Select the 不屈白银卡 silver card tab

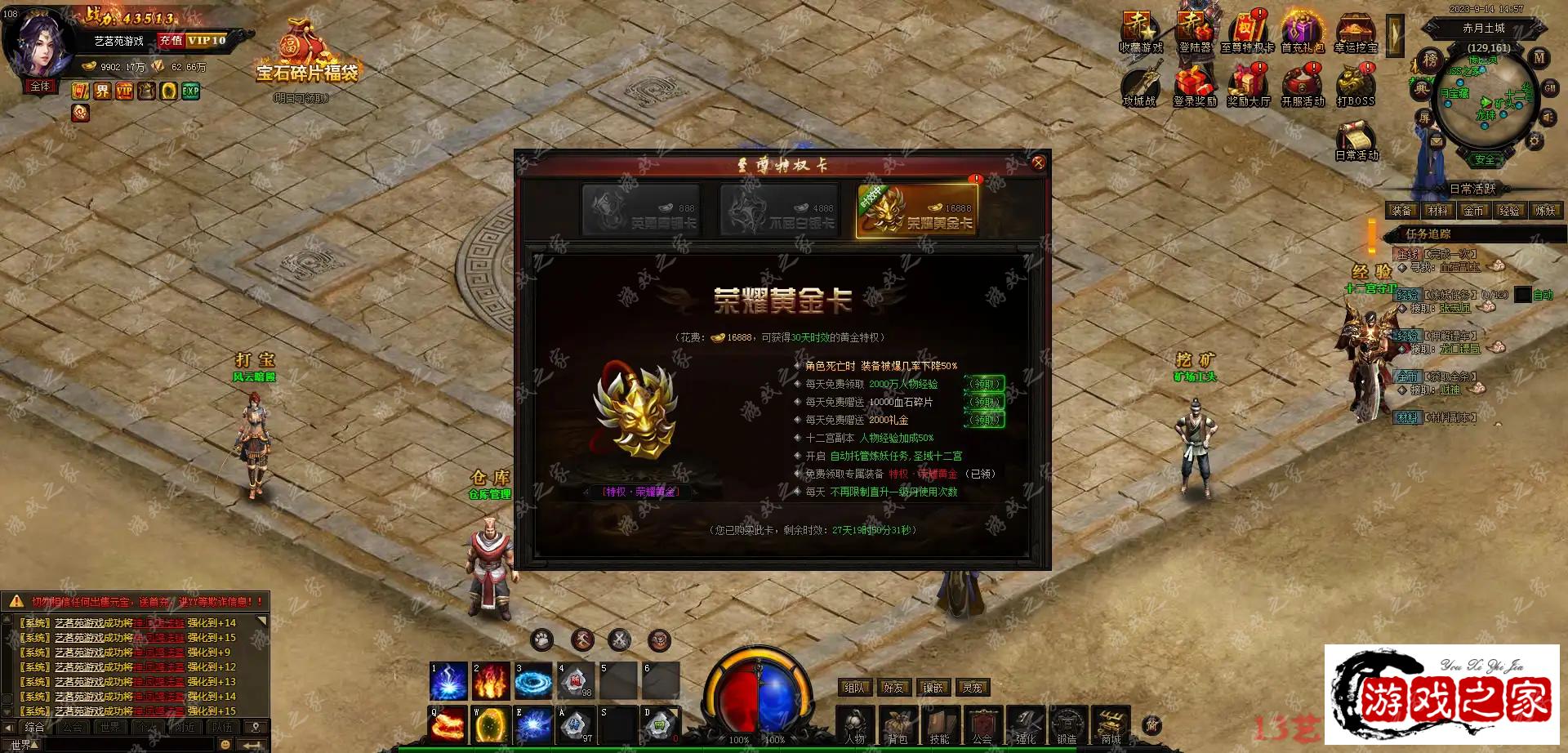(779, 211)
